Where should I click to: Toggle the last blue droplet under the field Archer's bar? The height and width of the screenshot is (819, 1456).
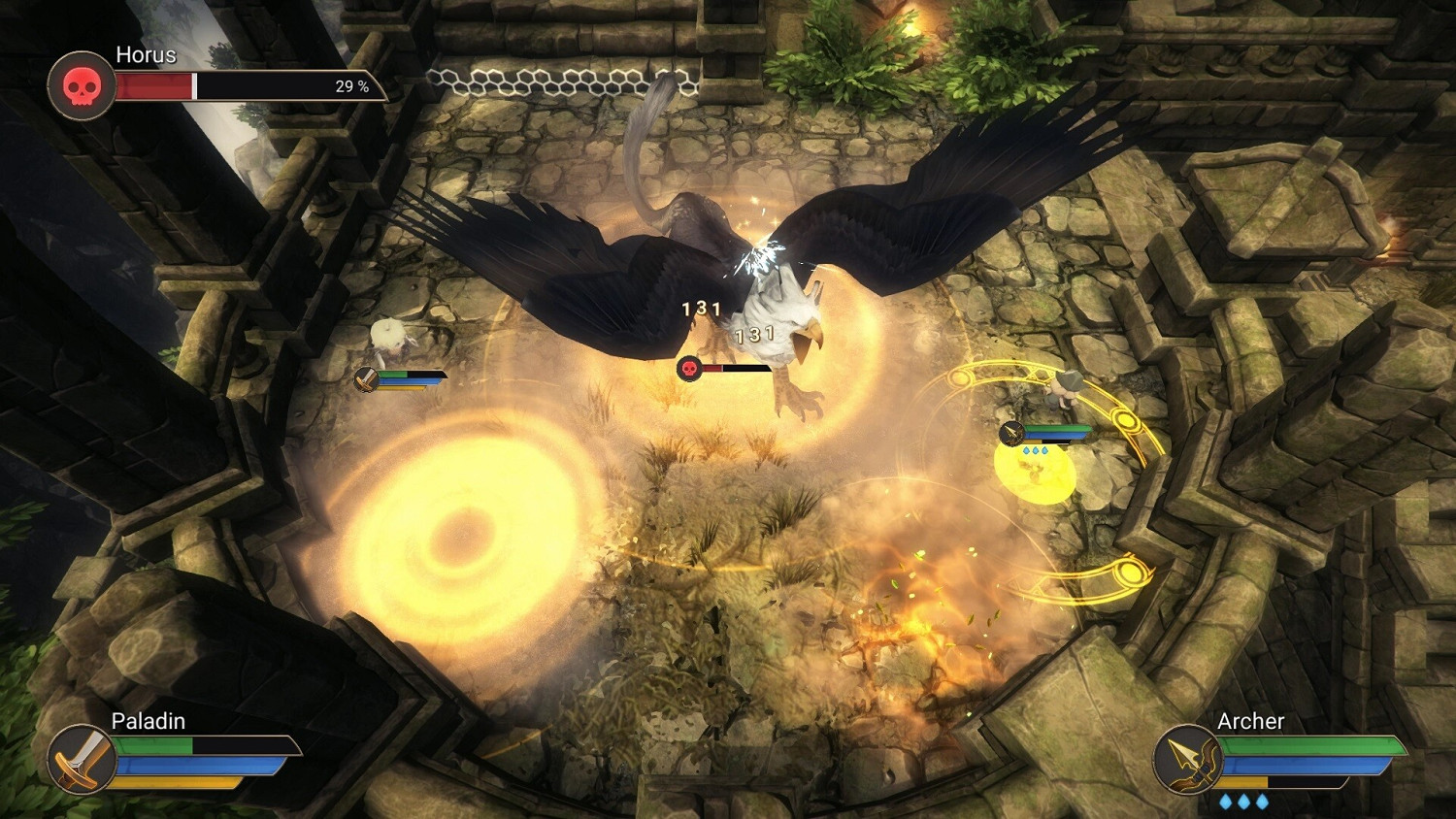[1045, 450]
